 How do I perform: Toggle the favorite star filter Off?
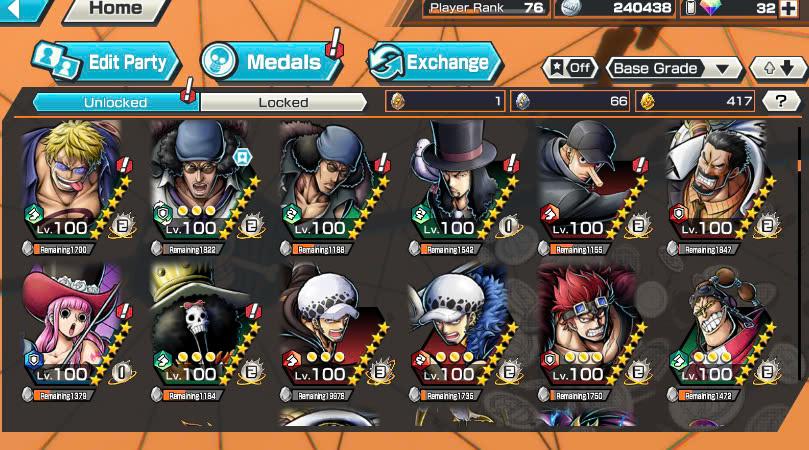(x=568, y=69)
